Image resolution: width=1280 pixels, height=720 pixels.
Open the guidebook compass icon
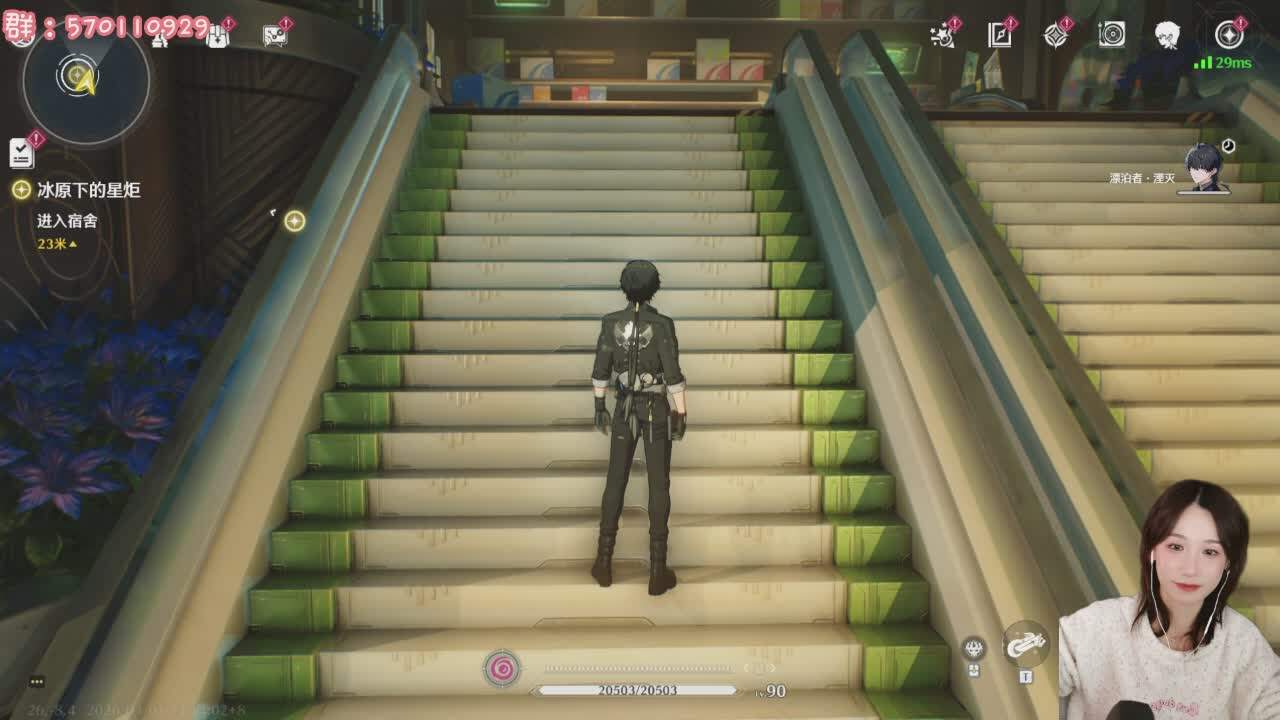pos(1000,35)
